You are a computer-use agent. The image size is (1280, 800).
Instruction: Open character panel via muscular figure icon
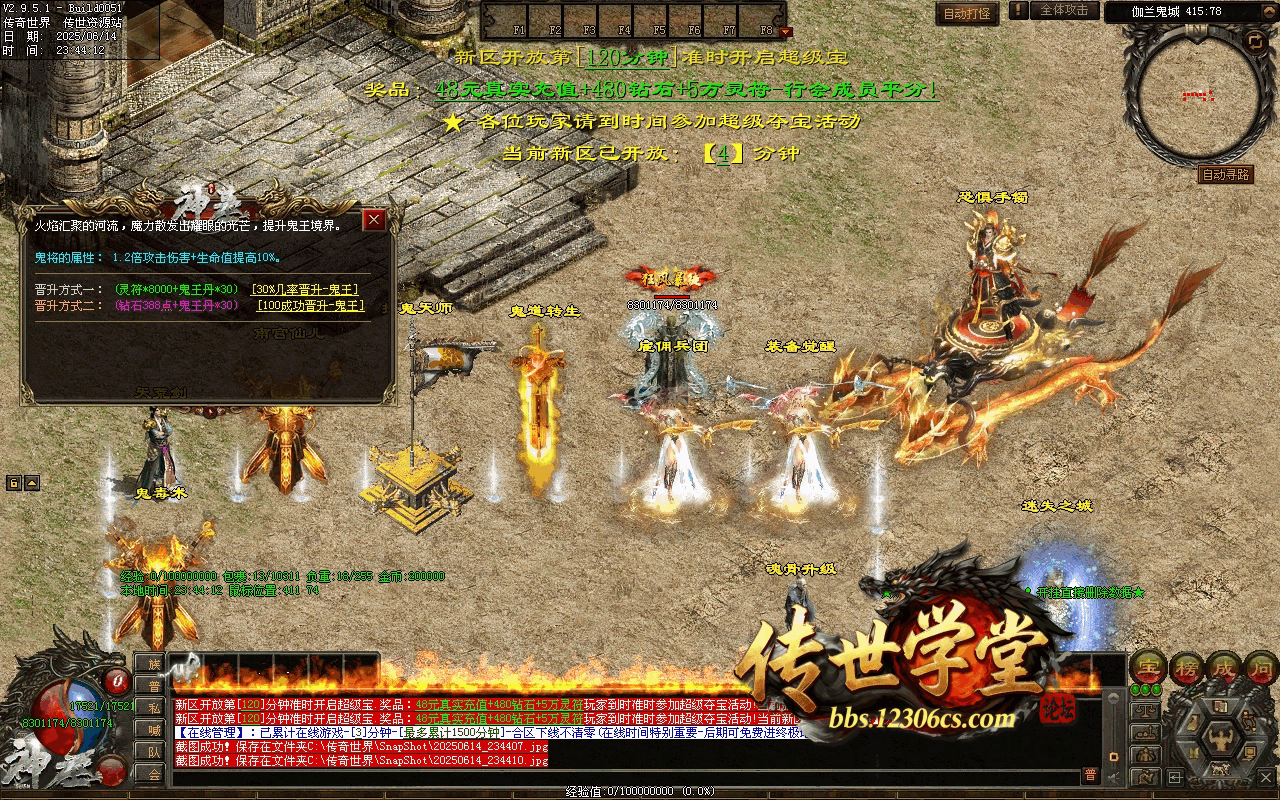pos(1219,741)
